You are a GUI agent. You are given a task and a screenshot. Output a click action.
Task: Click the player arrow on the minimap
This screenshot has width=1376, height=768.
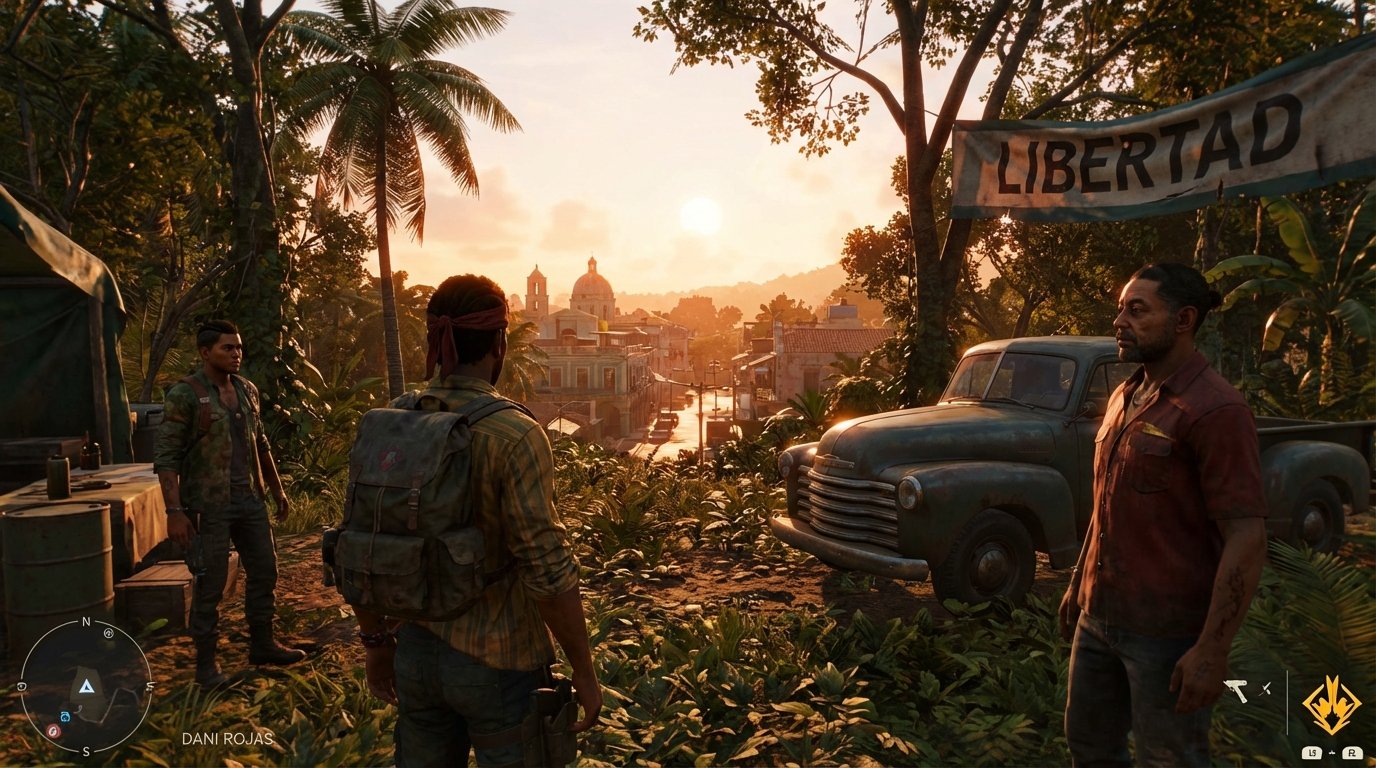click(86, 687)
